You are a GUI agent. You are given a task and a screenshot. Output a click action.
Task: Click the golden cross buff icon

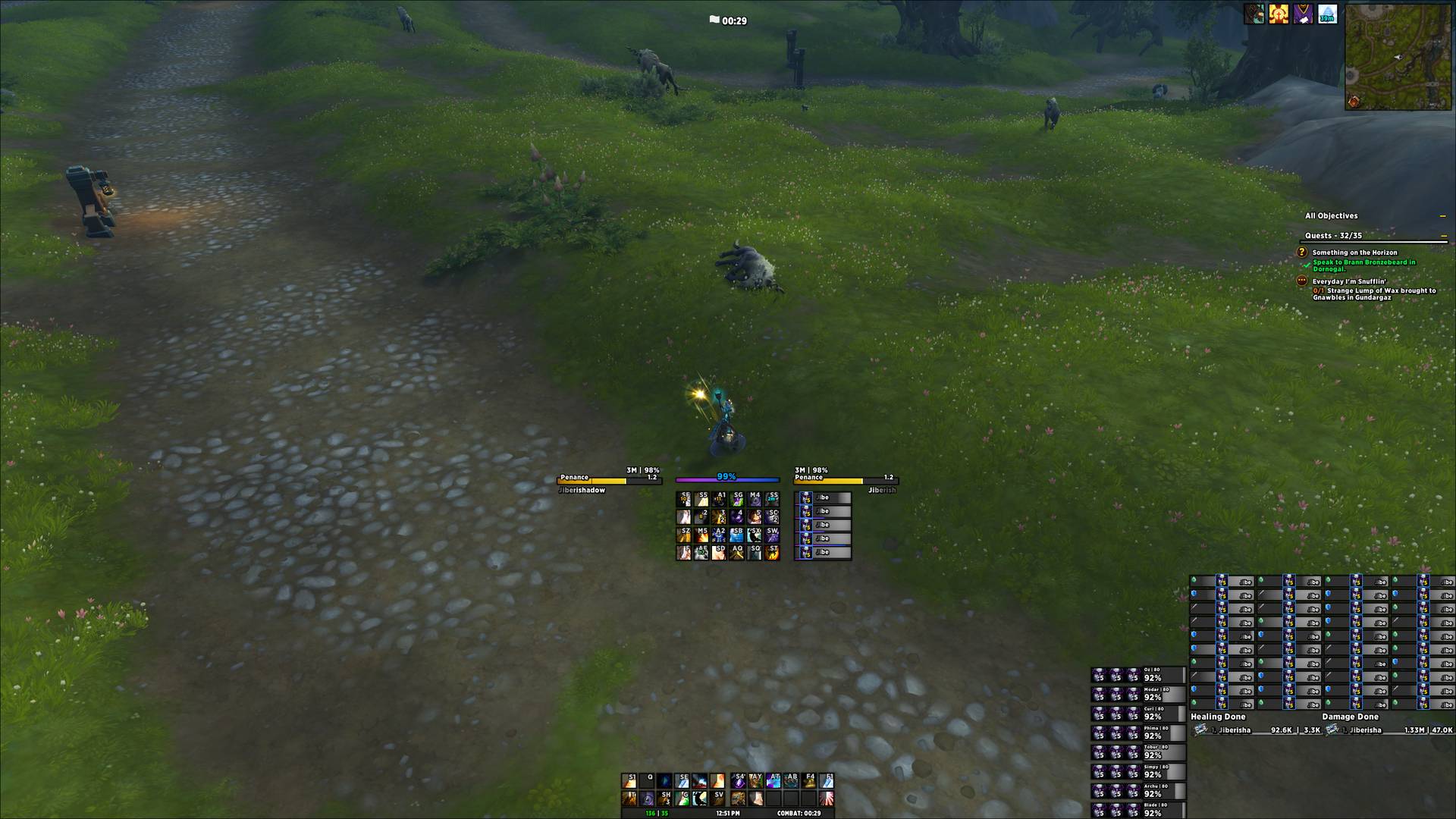[x=1279, y=14]
